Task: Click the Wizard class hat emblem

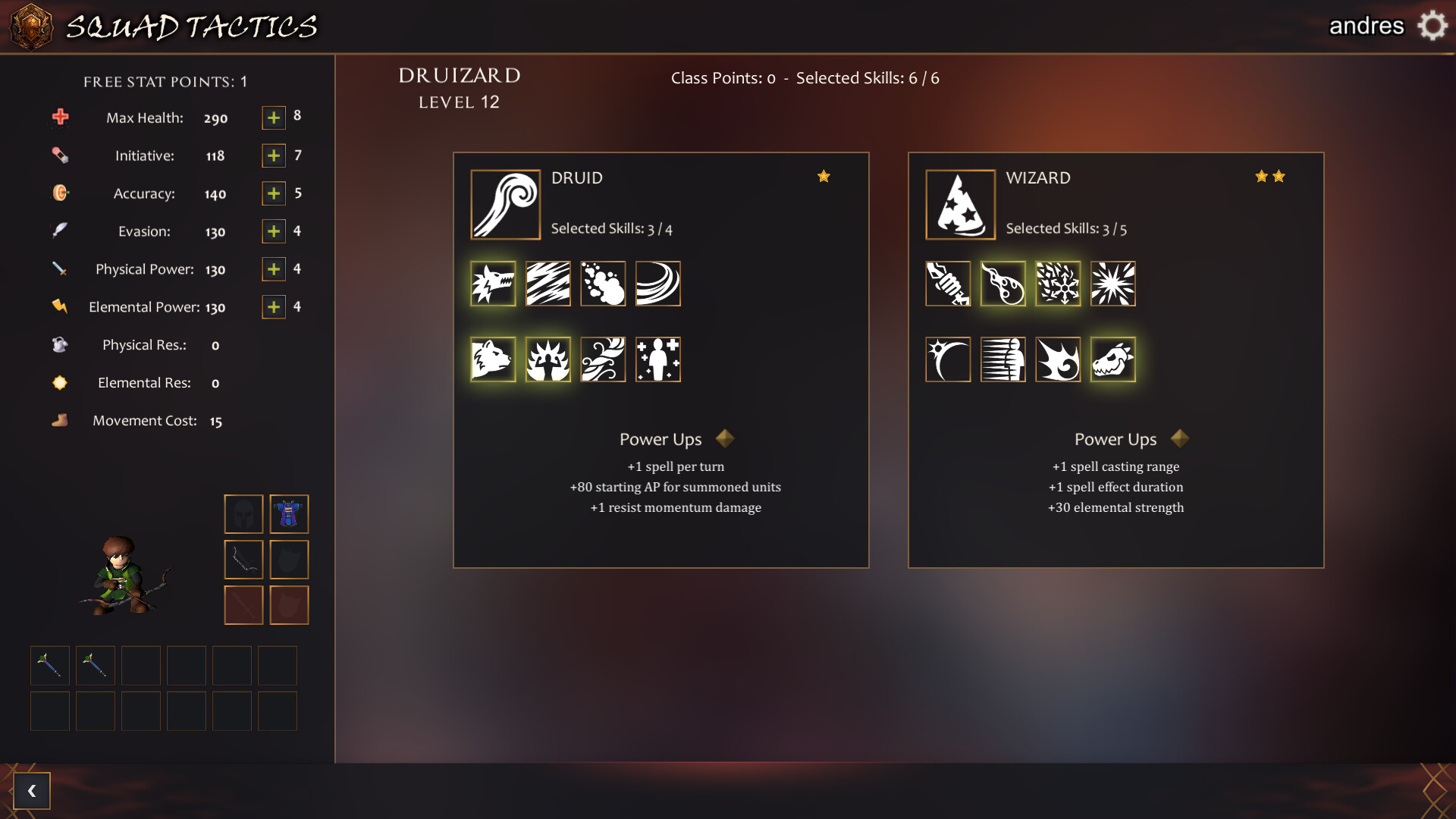Action: click(x=959, y=204)
